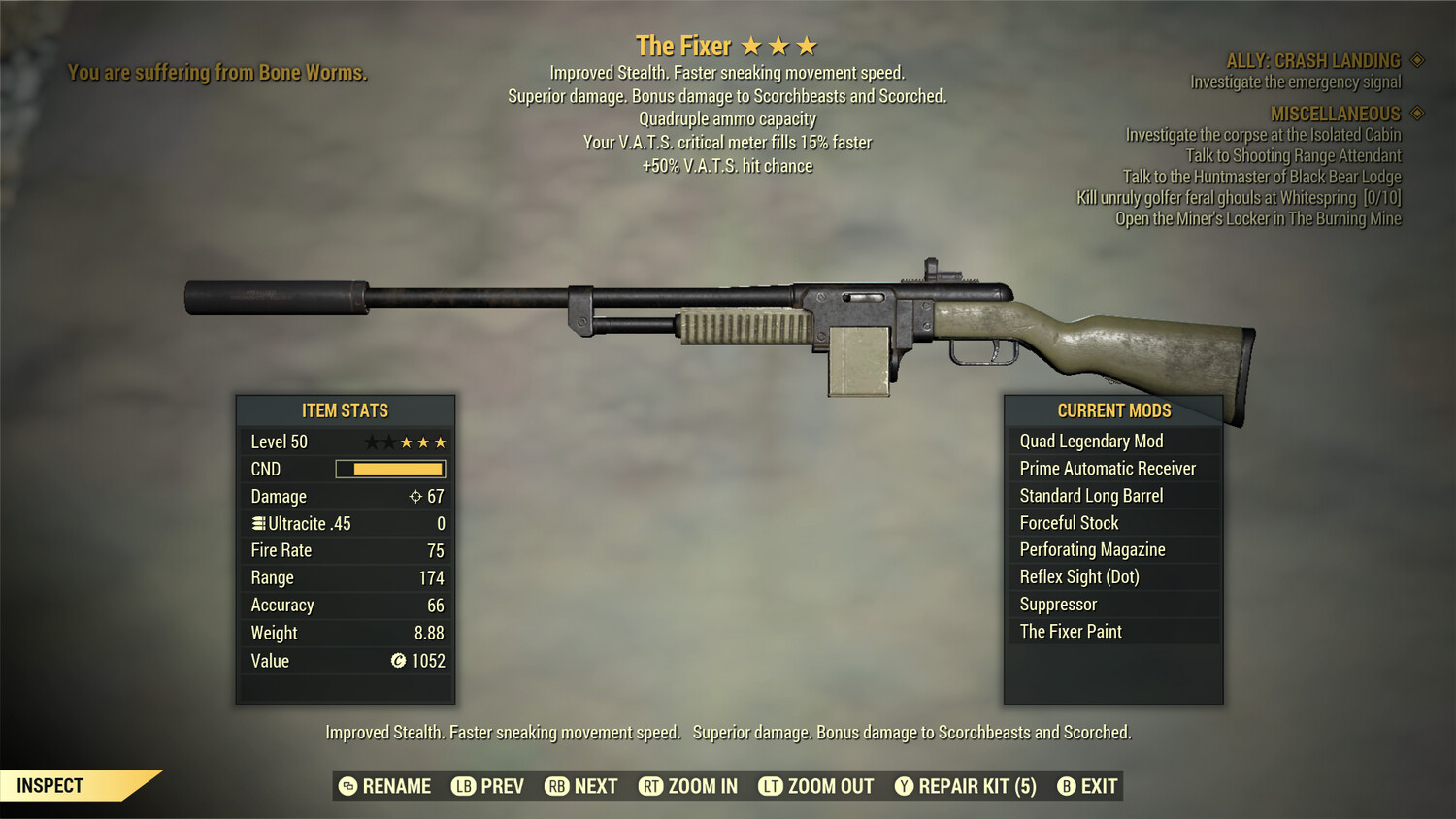Select the Suppressor mod in the list
The height and width of the screenshot is (819, 1456).
(1058, 604)
